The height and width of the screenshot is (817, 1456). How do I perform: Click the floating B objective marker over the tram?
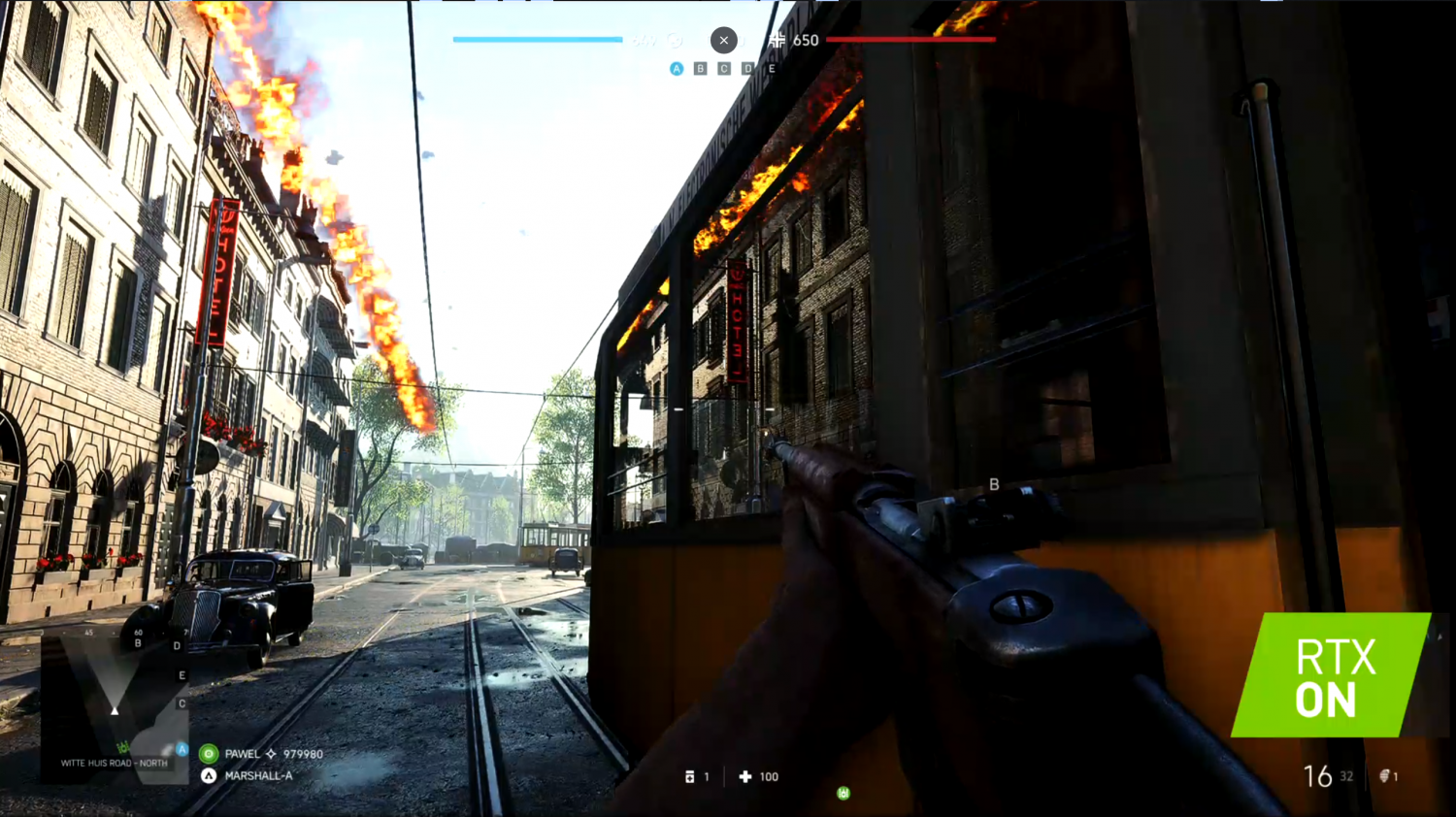[994, 484]
